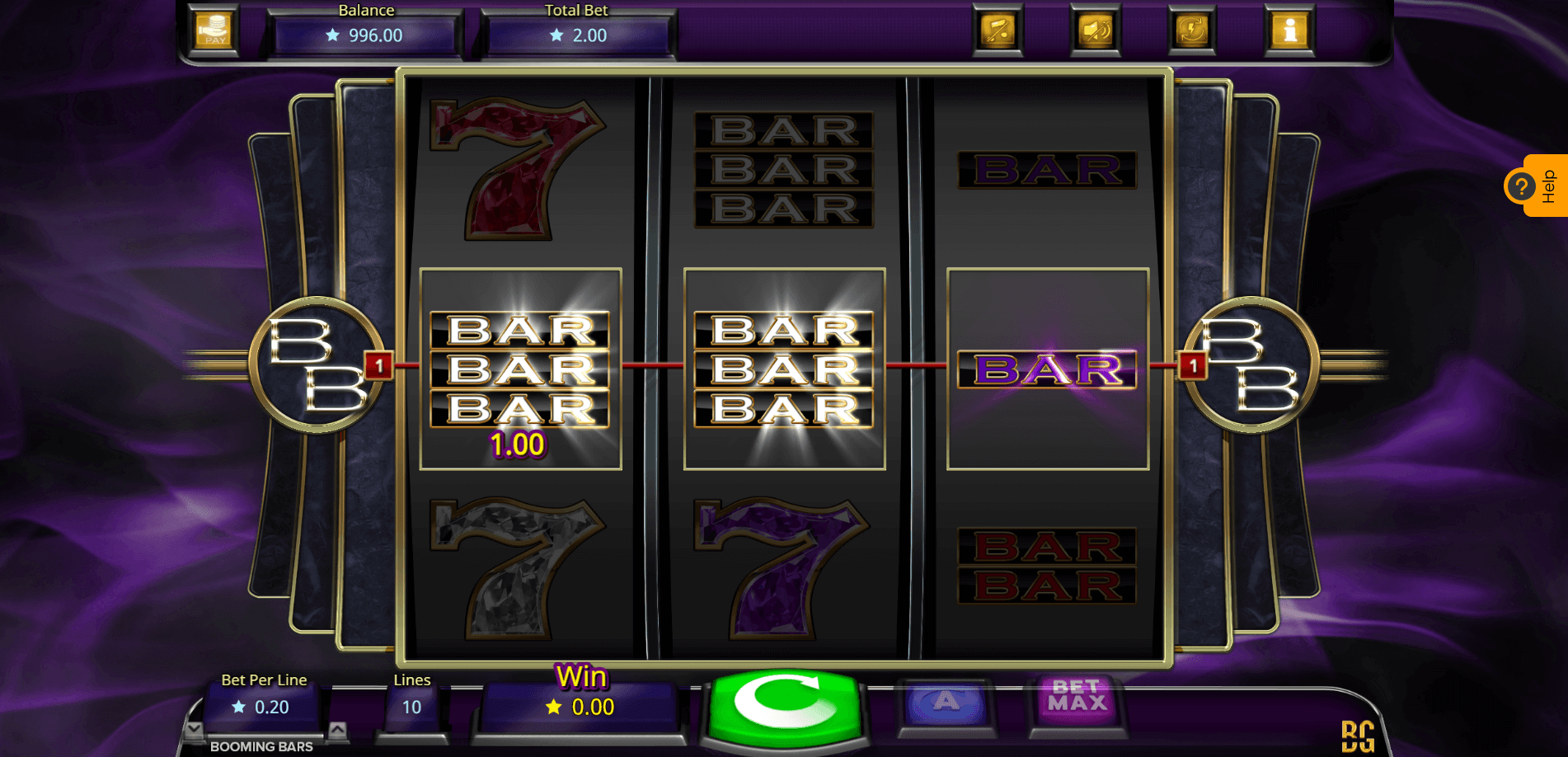Open the paytable with the PAY icon

click(x=214, y=31)
